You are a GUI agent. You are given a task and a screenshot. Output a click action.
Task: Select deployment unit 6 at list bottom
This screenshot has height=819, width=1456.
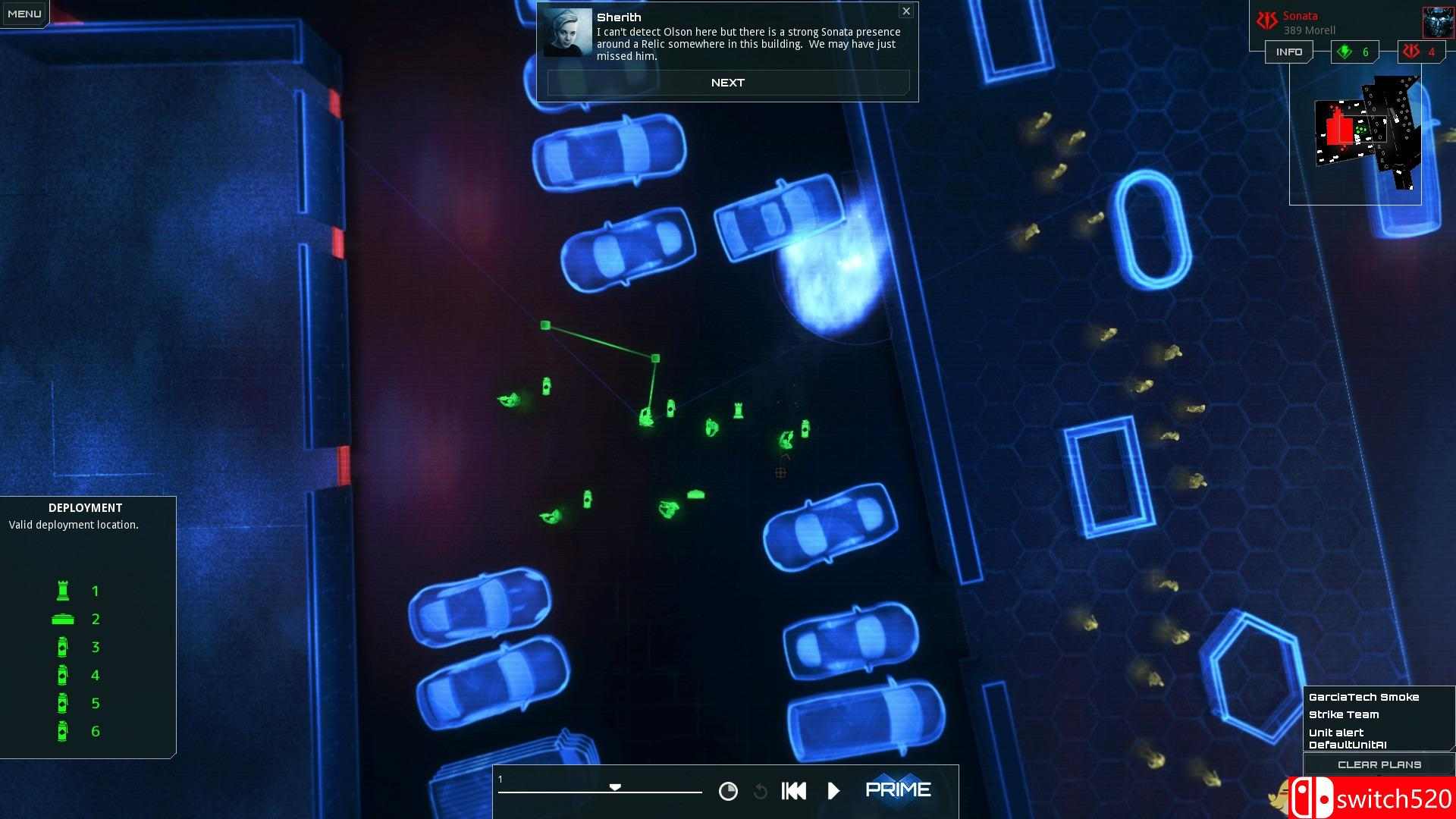[x=63, y=731]
